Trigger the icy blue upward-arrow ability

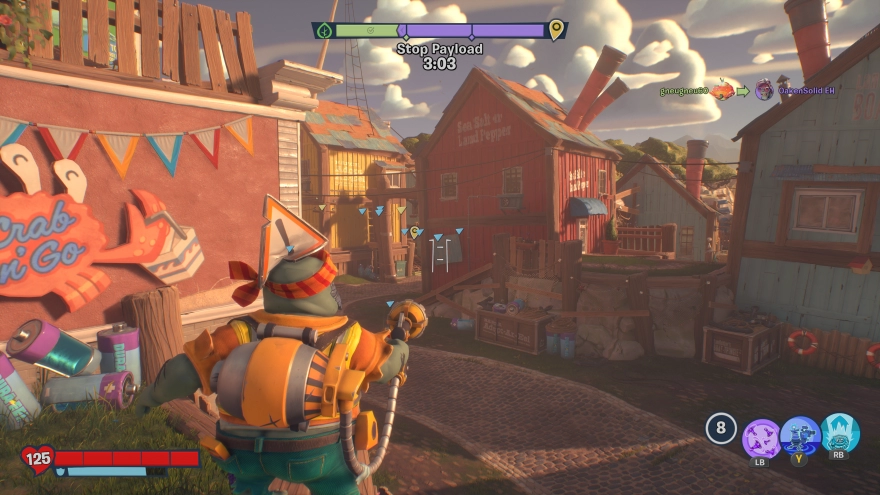pos(840,433)
